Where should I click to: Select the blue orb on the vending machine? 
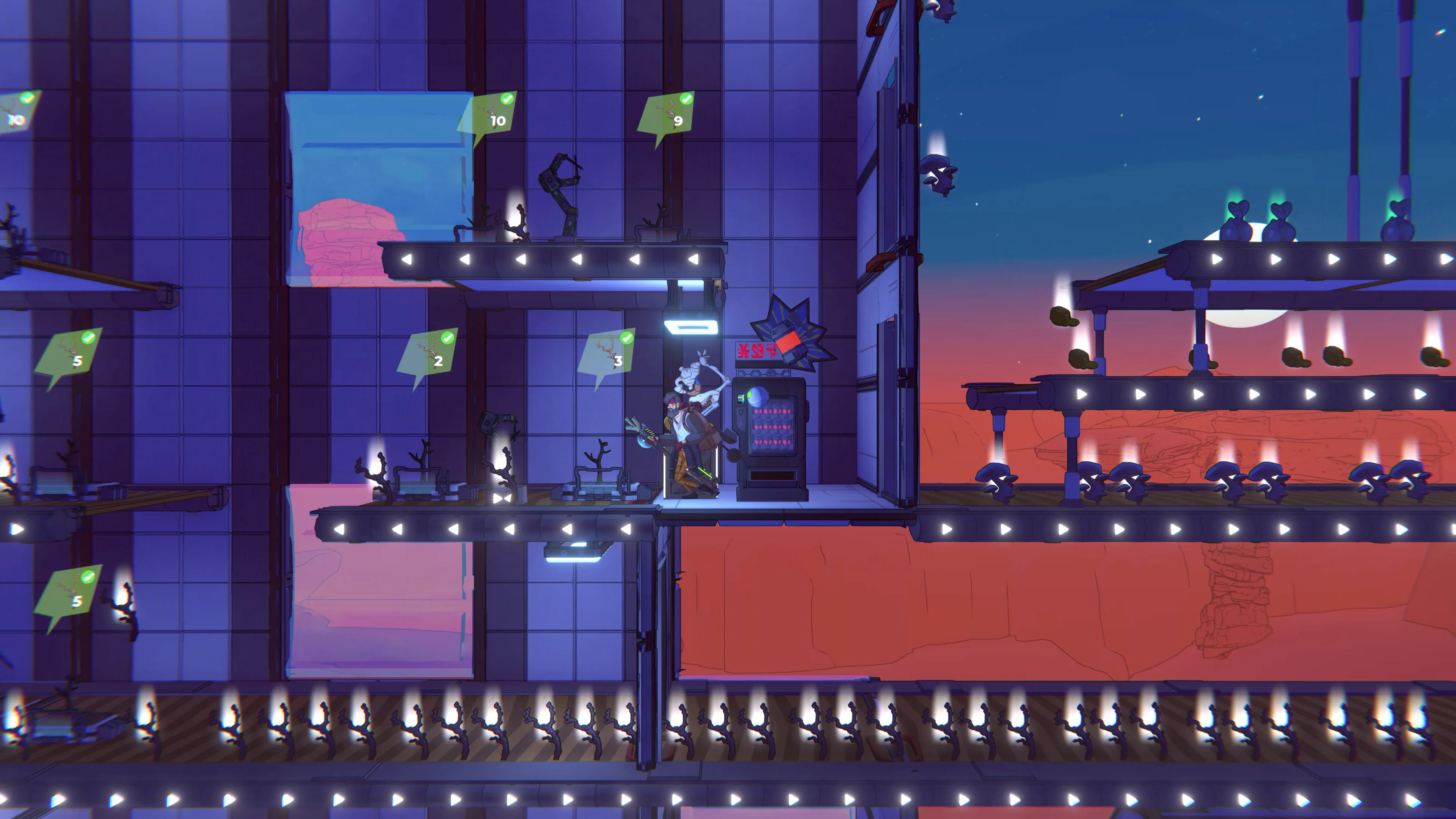(758, 396)
